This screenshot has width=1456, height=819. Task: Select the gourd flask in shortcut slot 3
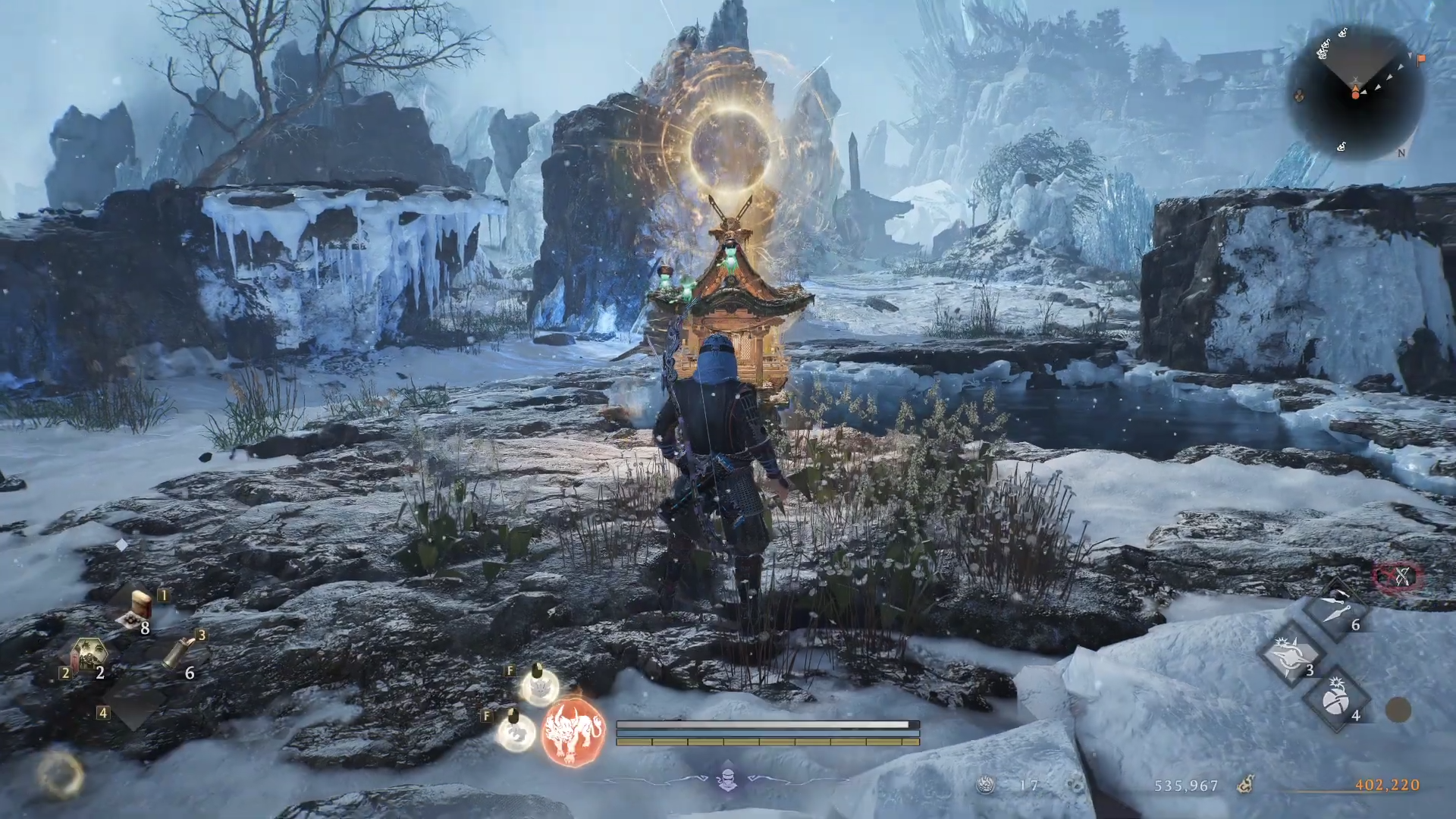[x=179, y=653]
